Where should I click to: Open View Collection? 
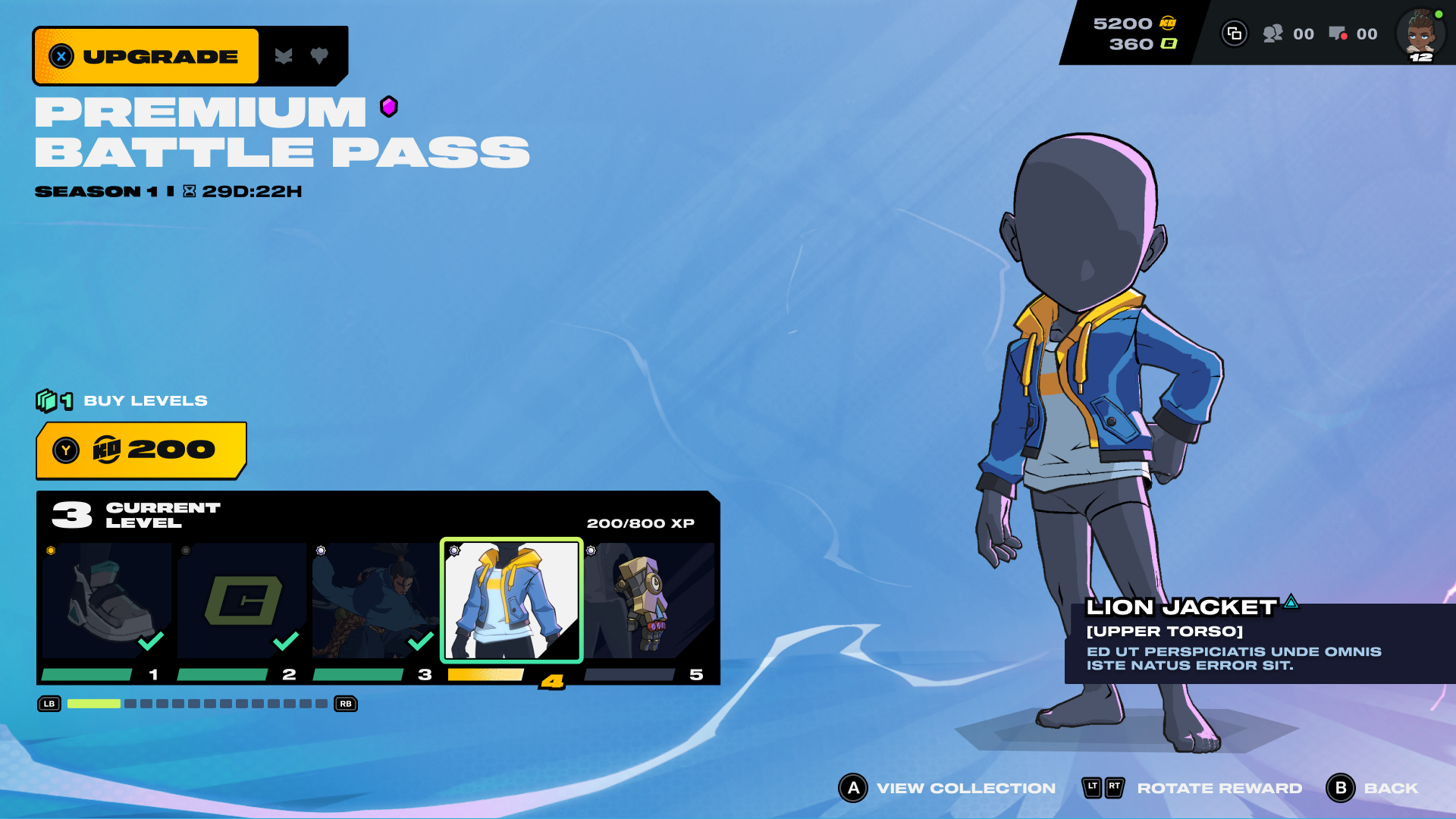(948, 789)
